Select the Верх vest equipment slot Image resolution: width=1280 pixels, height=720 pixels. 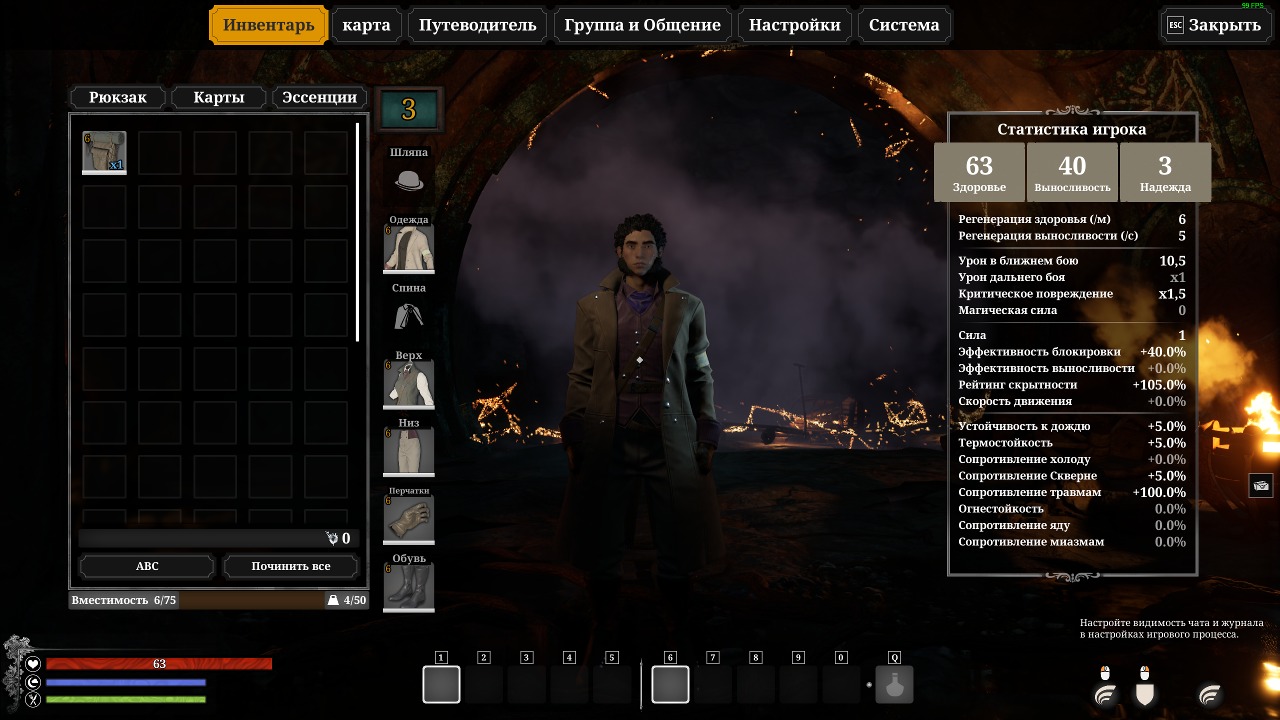point(409,385)
